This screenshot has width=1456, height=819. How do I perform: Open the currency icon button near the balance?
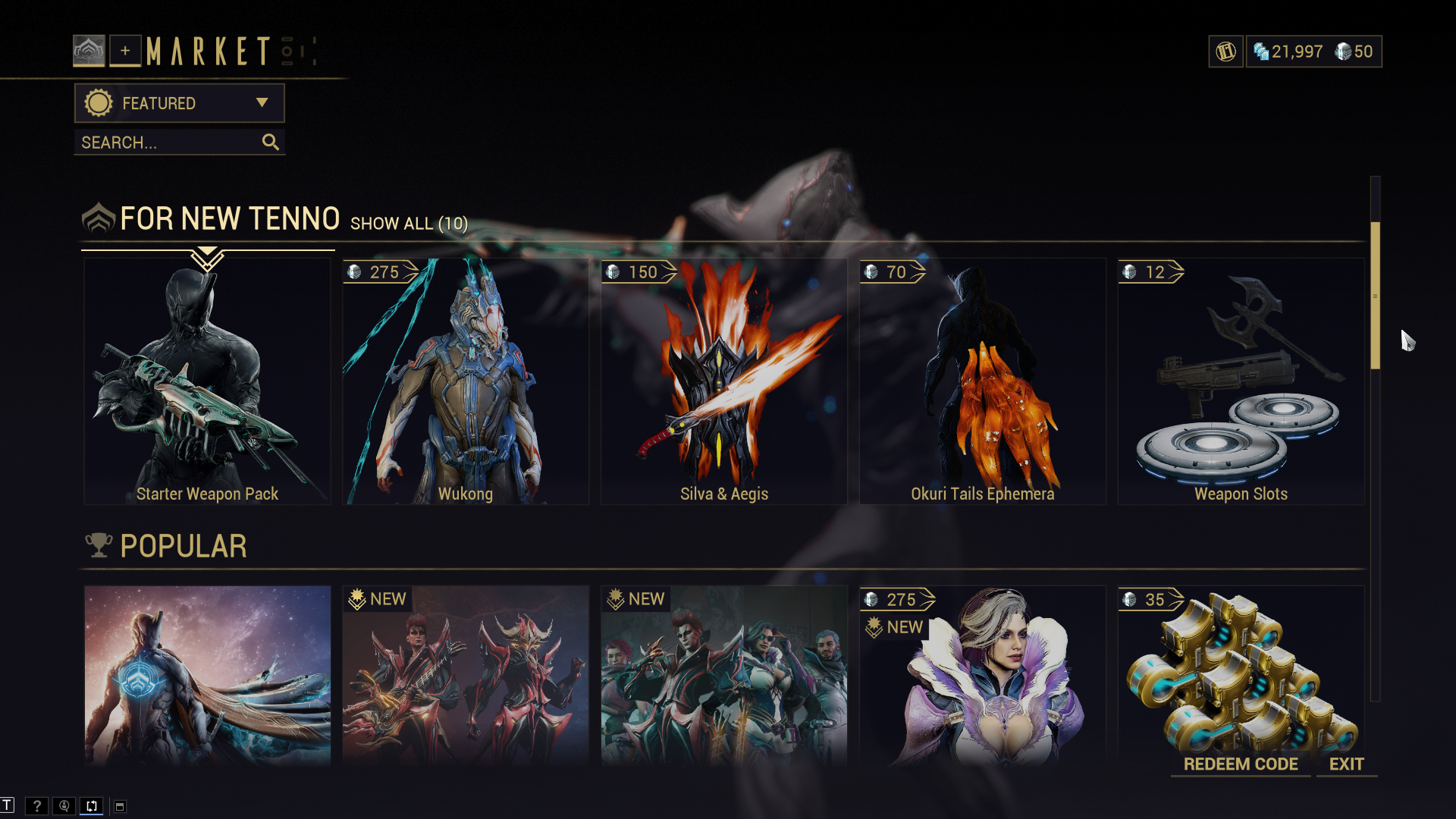(x=1225, y=52)
